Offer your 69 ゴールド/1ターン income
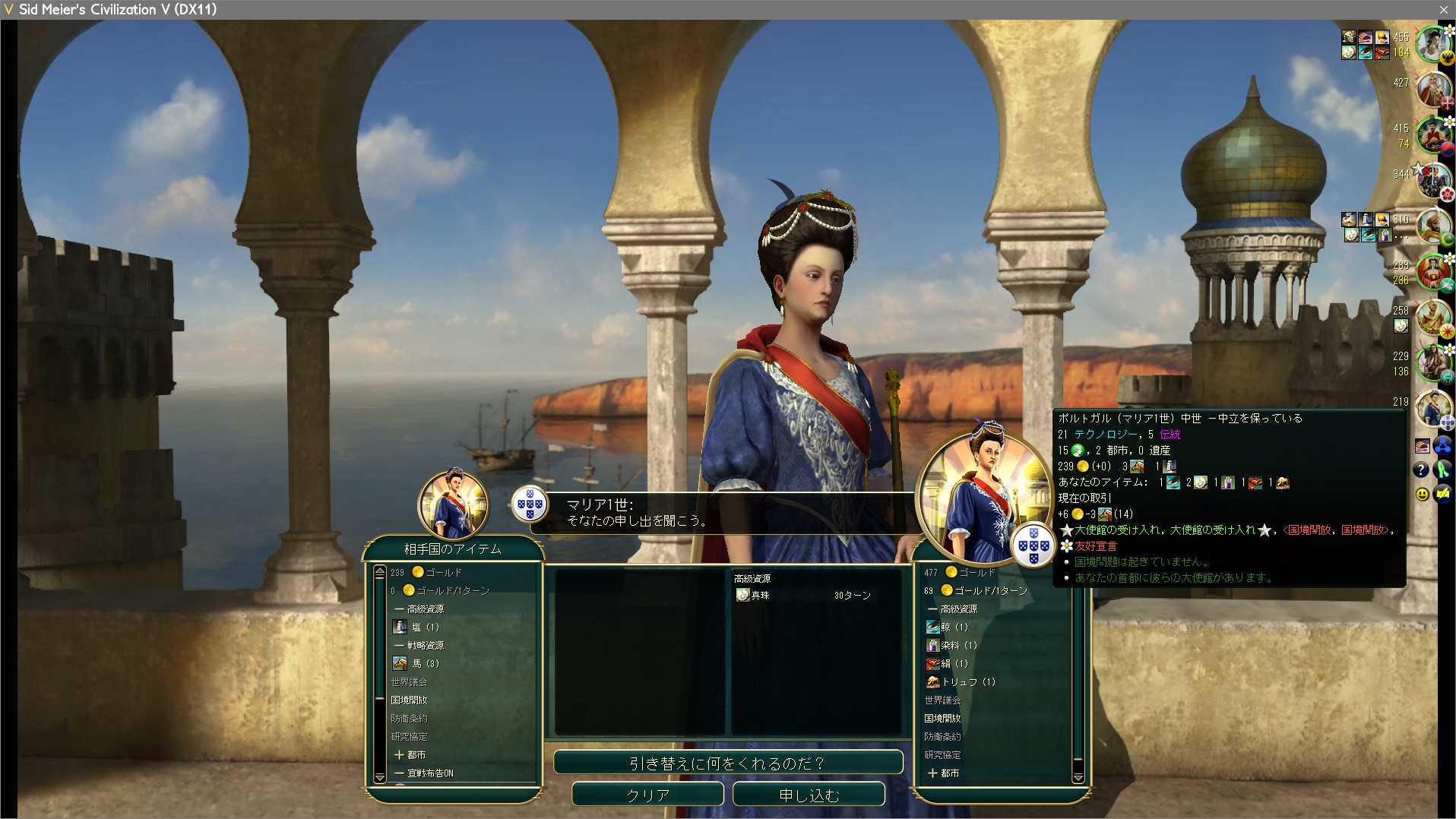 989,591
